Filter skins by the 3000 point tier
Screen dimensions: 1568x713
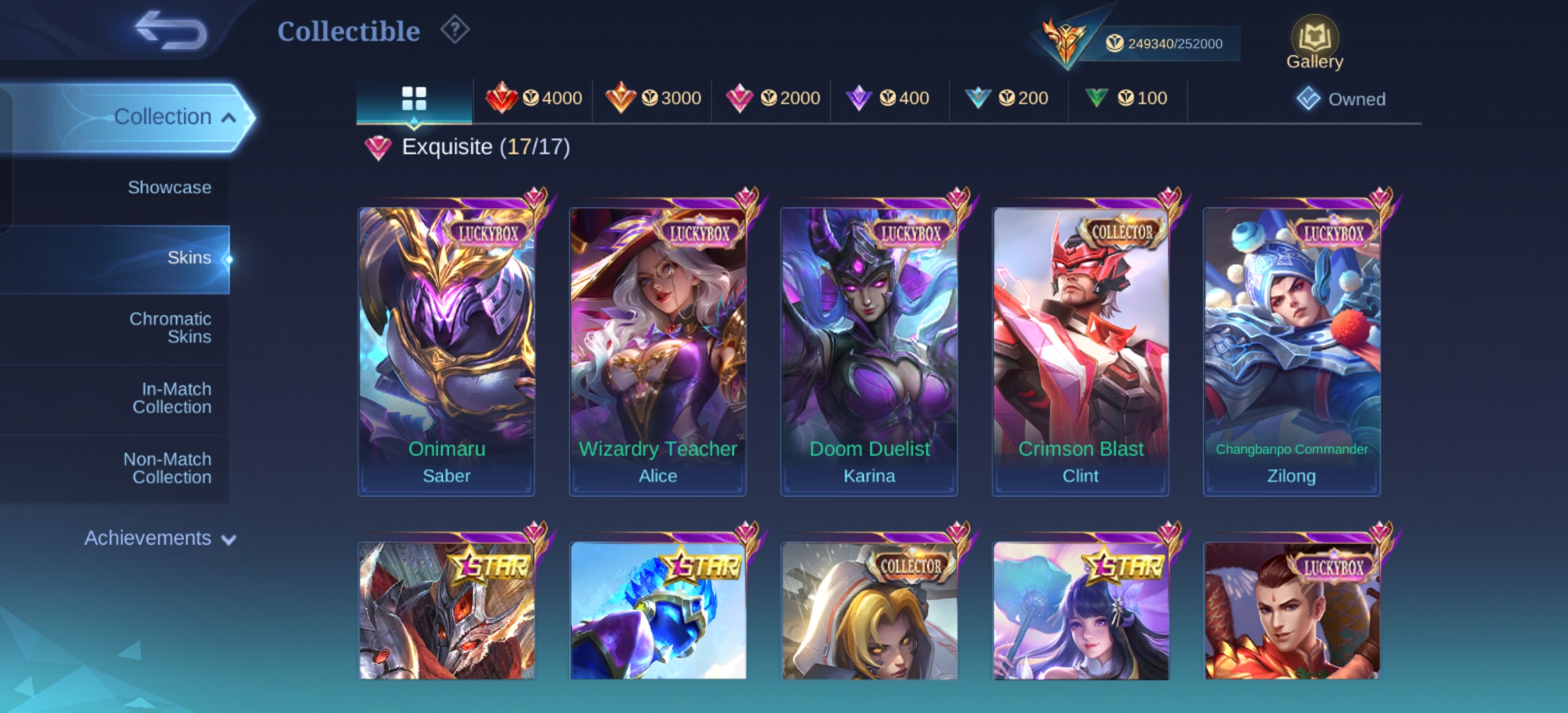[653, 98]
